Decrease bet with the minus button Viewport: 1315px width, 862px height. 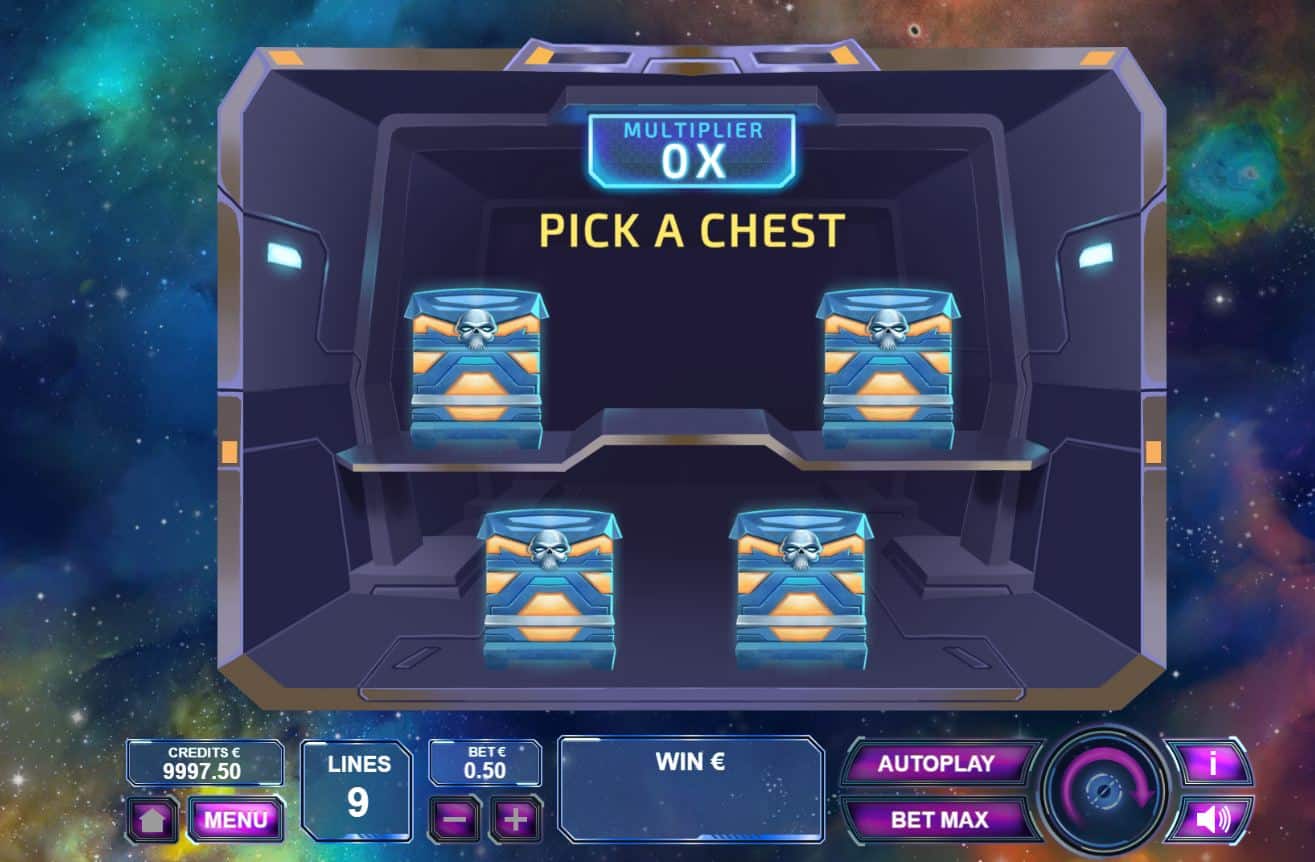click(455, 819)
